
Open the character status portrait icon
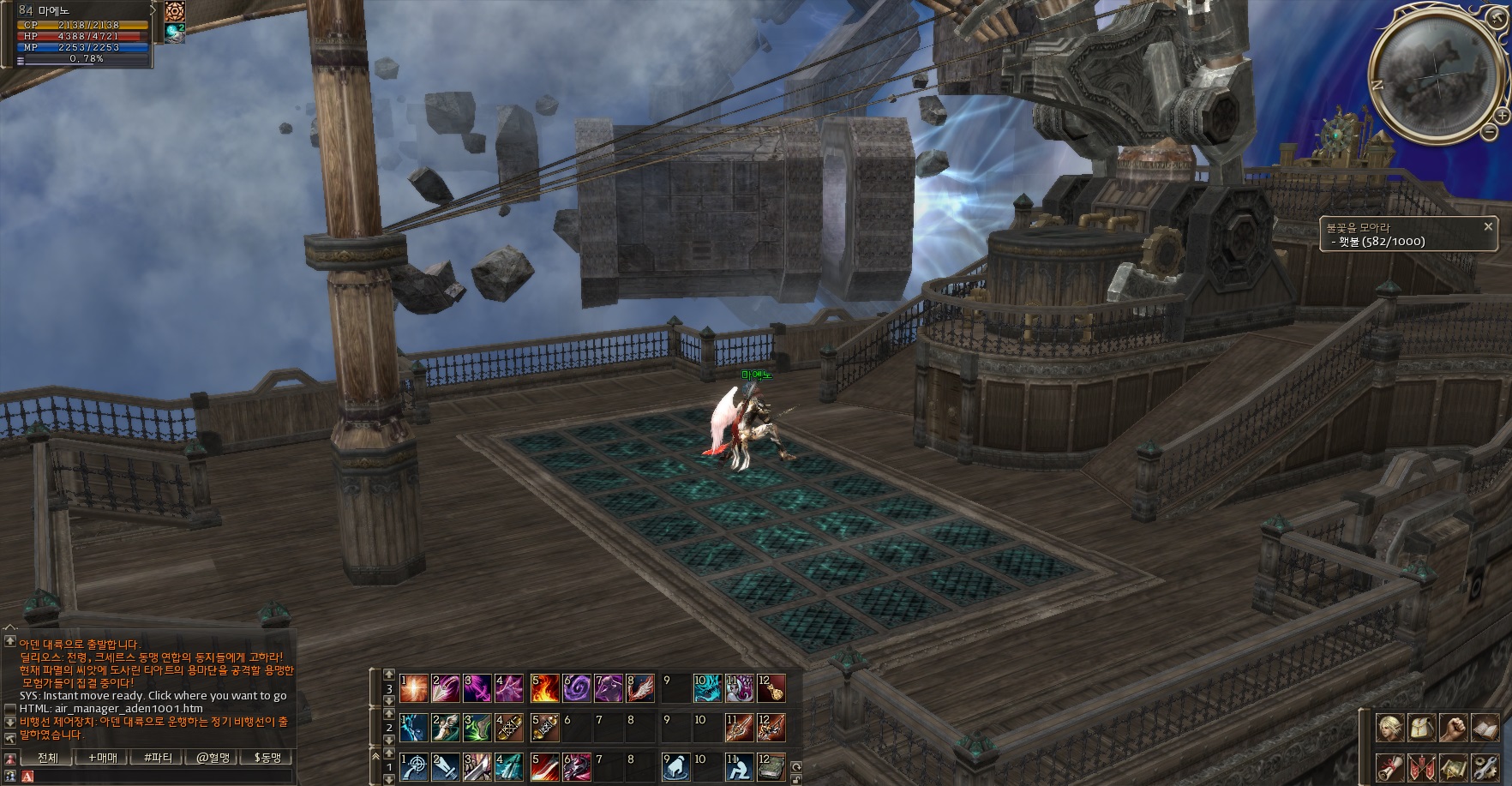(1389, 728)
